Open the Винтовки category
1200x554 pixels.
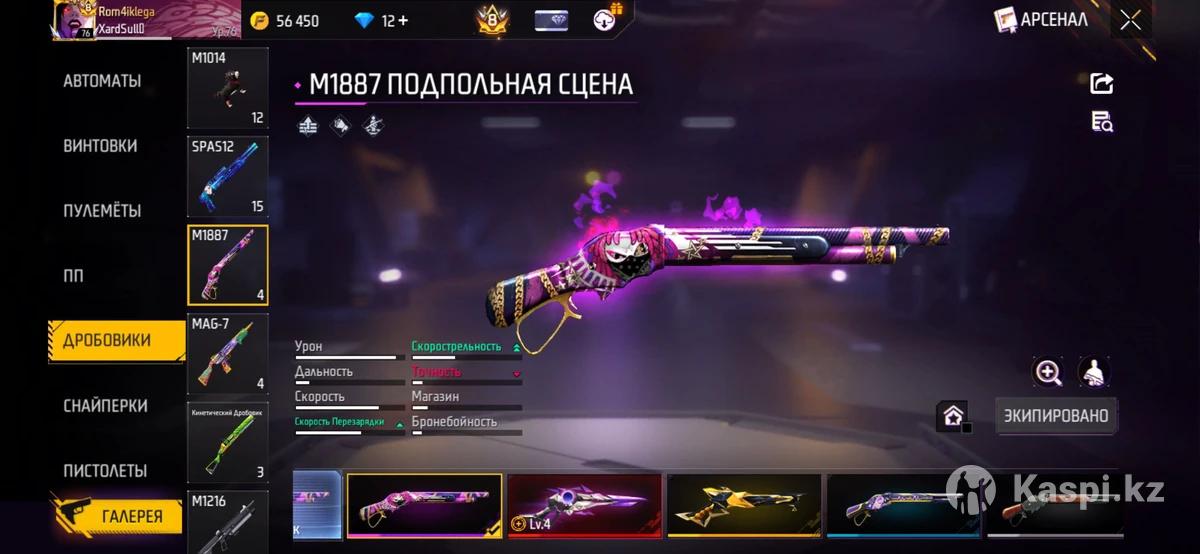click(x=100, y=146)
